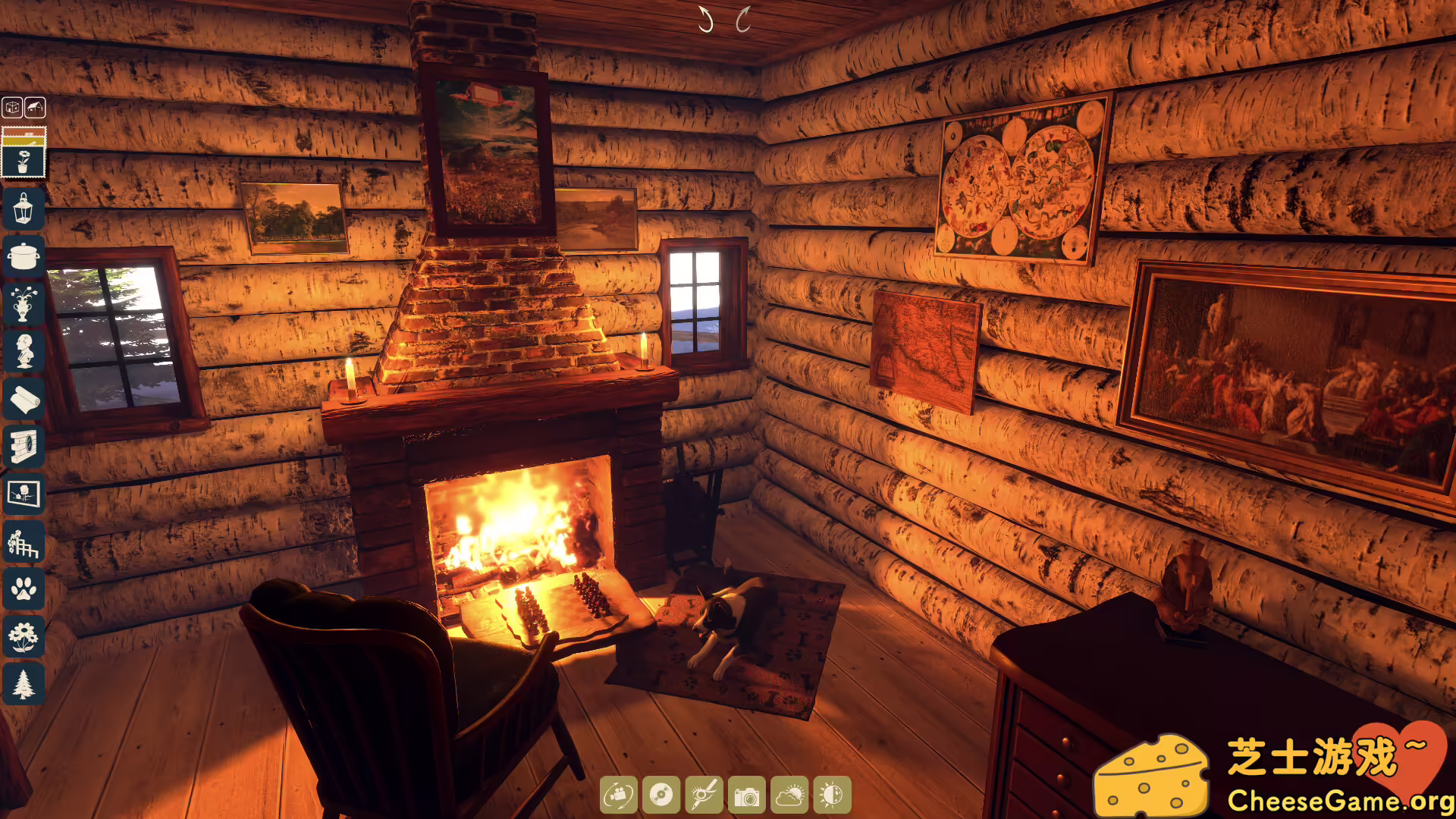Select the pine tree category
This screenshot has width=1456, height=819.
coord(24,684)
